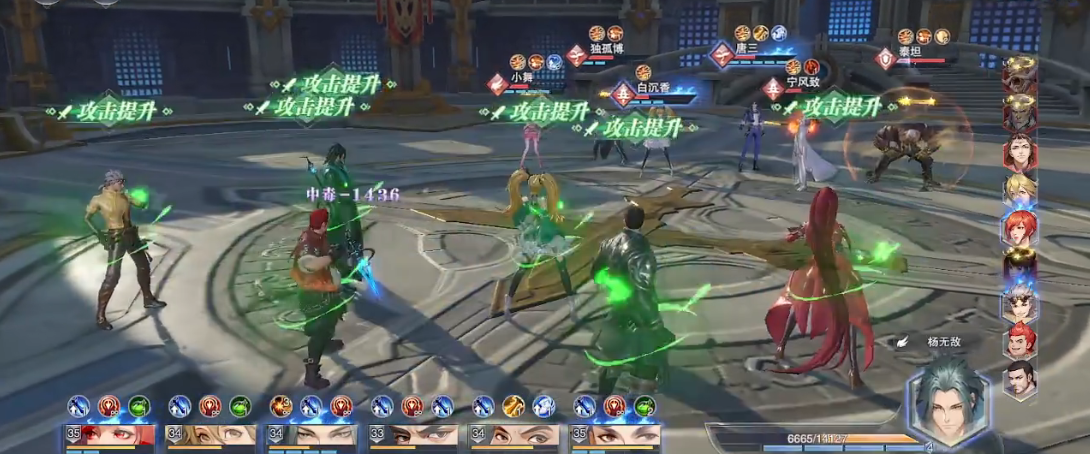The image size is (1090, 454).
Task: Target the 小舞 enemy nameplate
Action: click(x=522, y=76)
